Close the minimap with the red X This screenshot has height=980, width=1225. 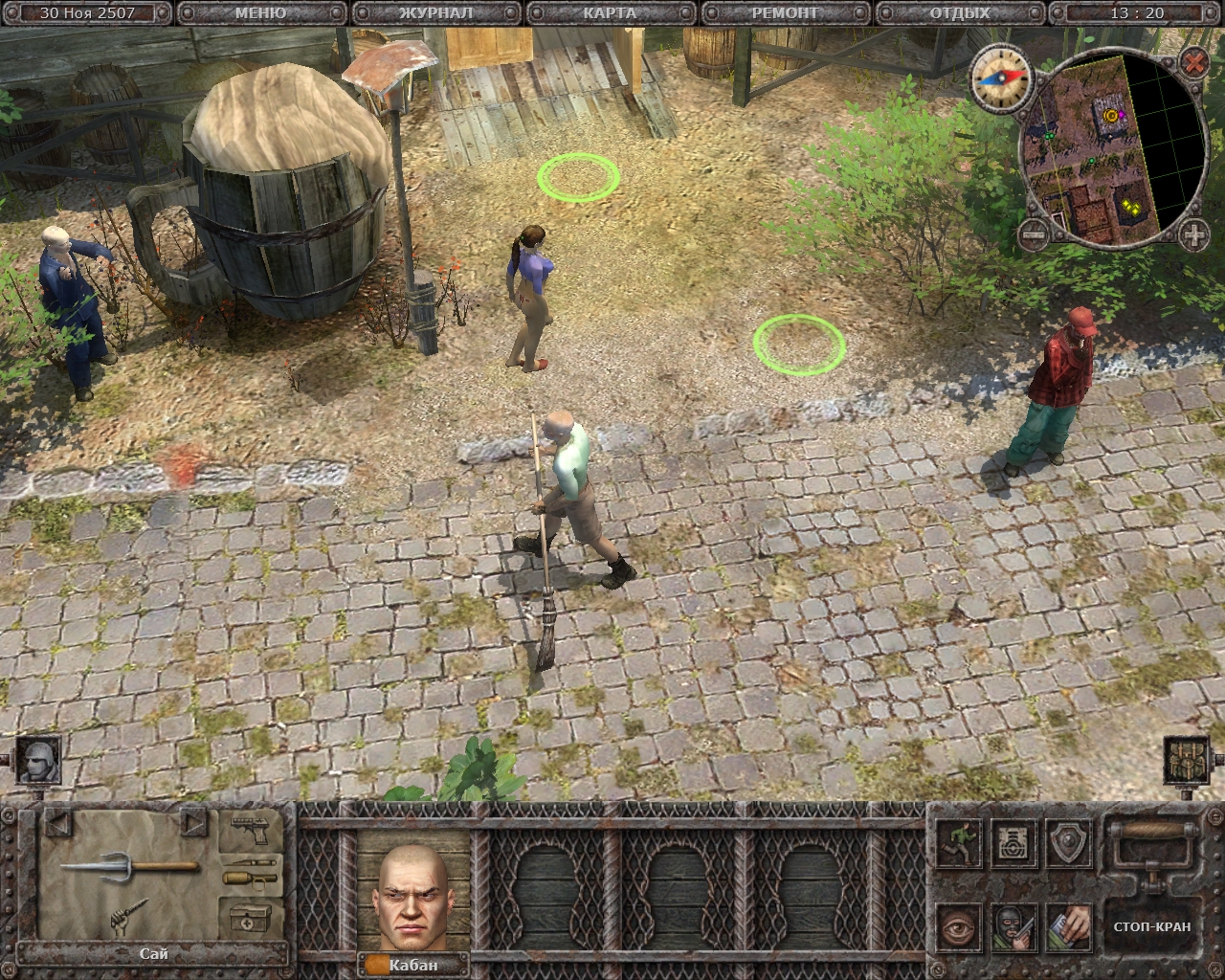[x=1193, y=63]
